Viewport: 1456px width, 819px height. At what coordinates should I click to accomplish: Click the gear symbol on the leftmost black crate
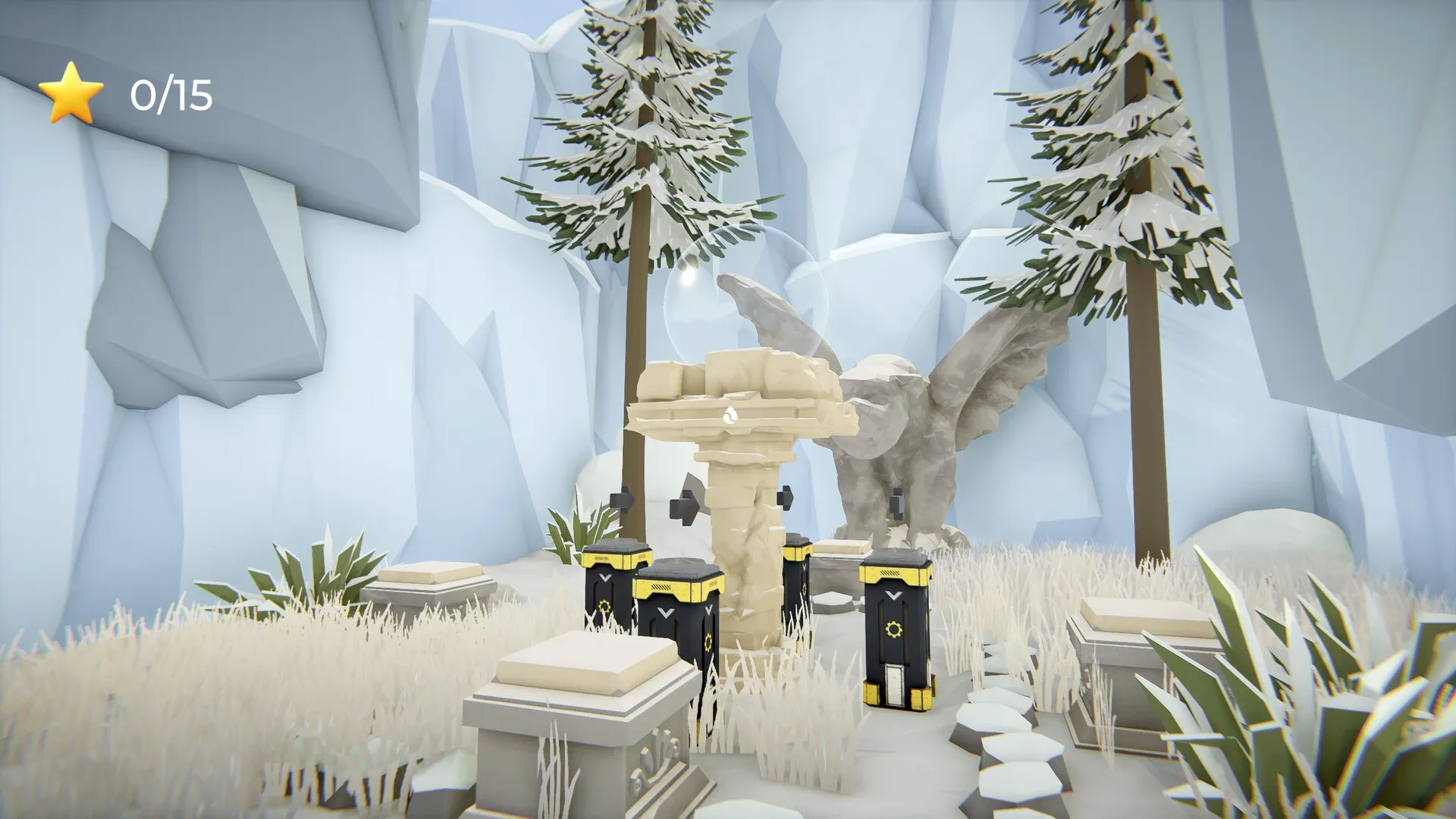click(x=604, y=605)
